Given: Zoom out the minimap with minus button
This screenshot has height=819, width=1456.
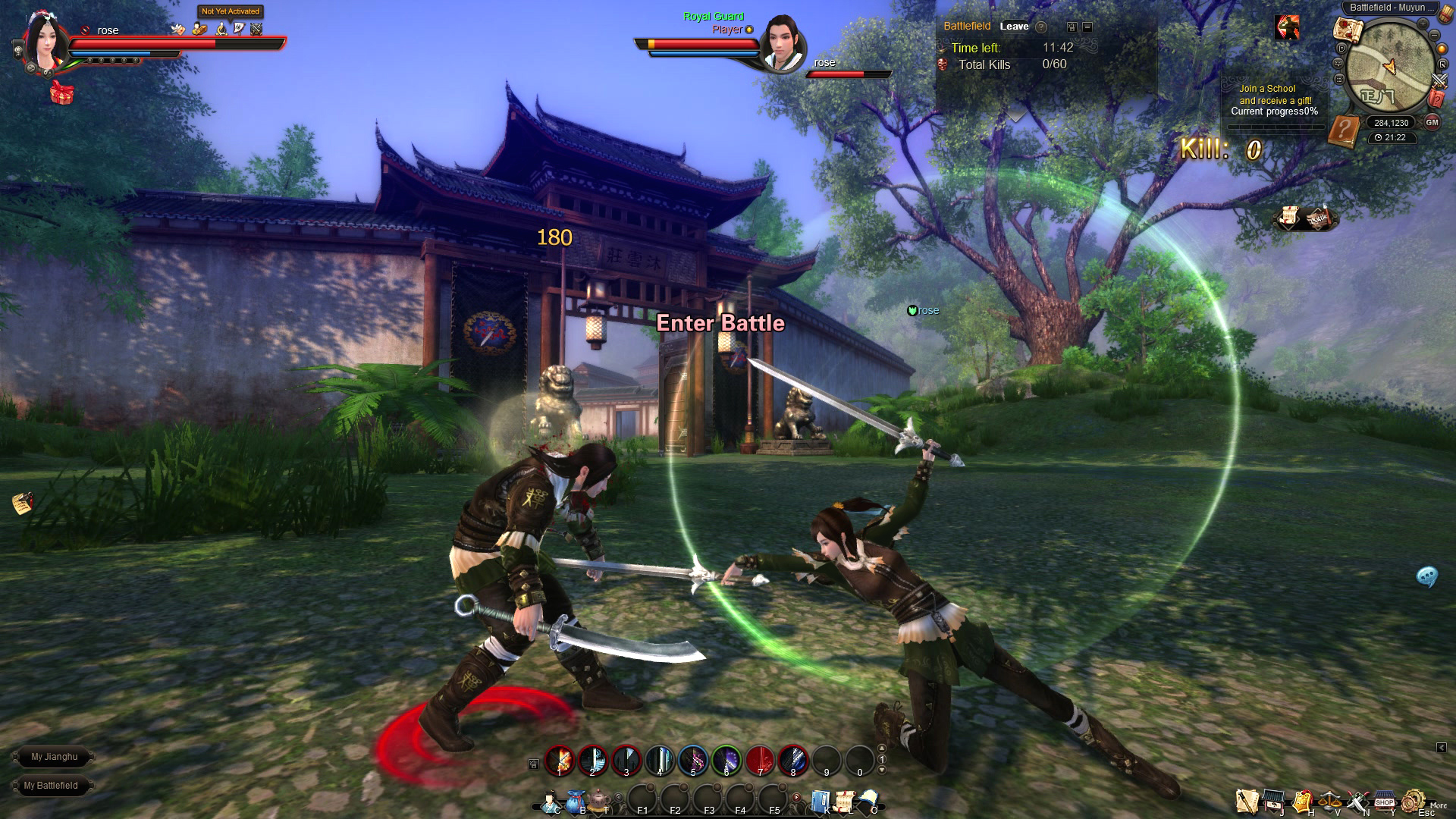Looking at the screenshot, I should point(1436,35).
